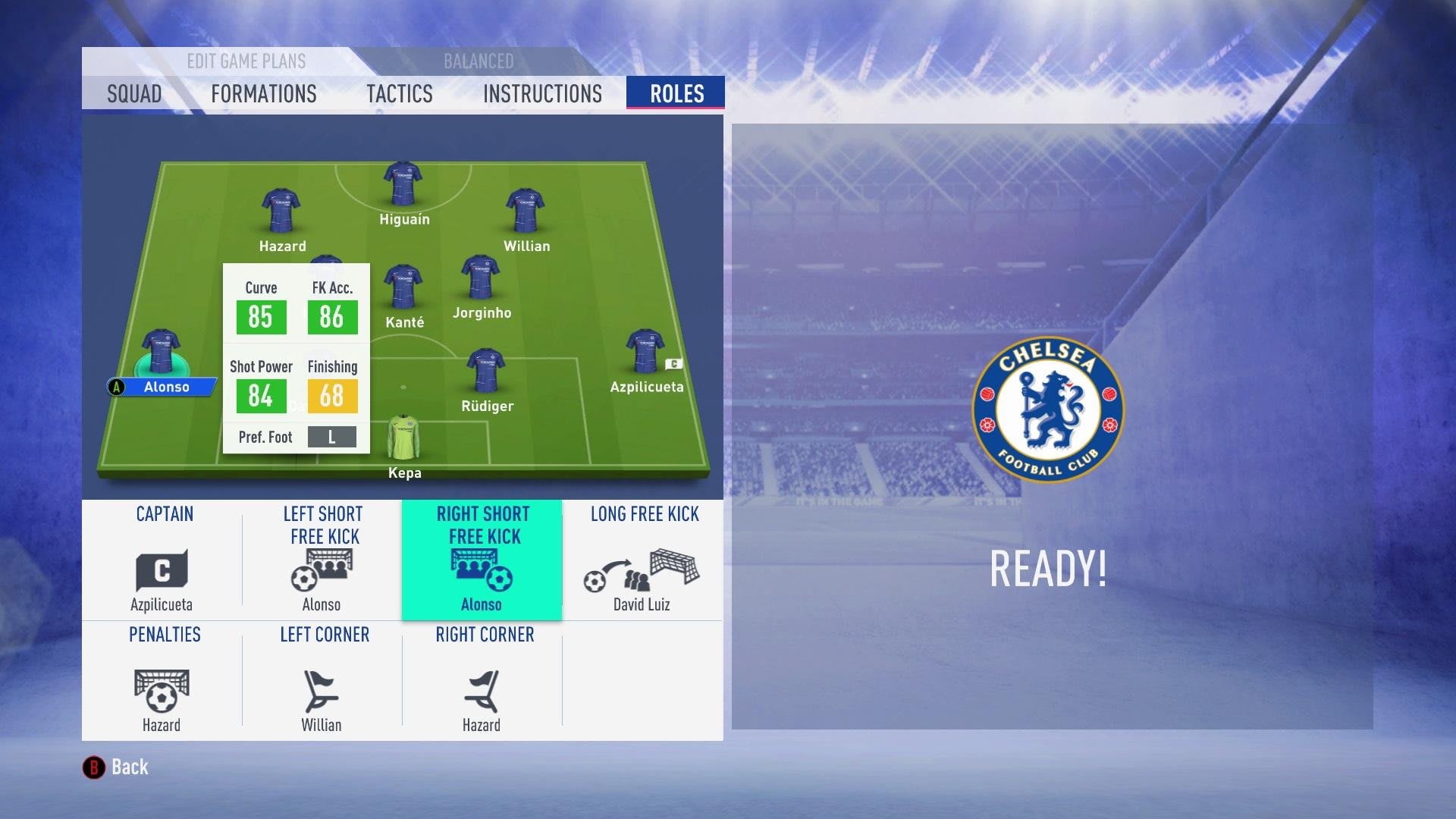The width and height of the screenshot is (1456, 819).
Task: Select the Left Short Free Kick role
Action: 322,561
